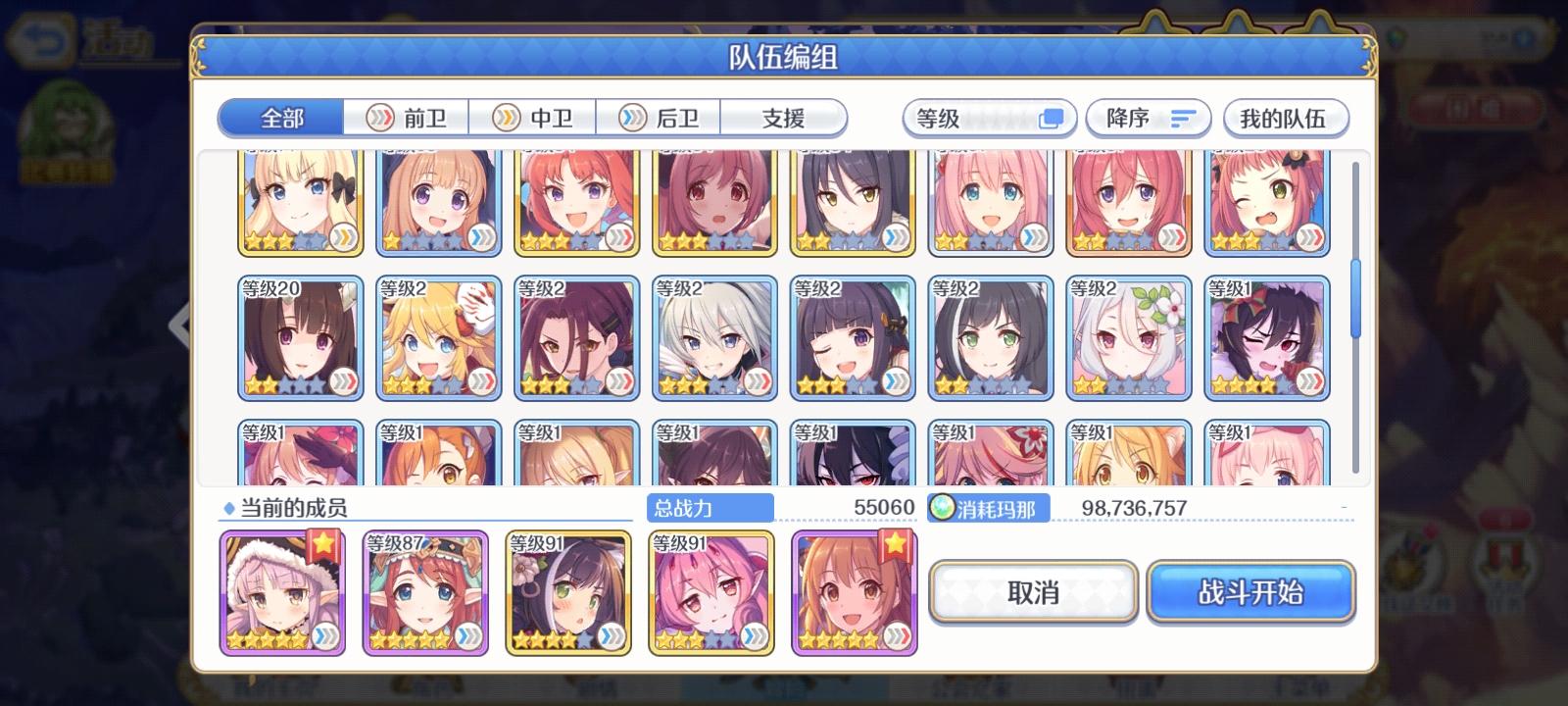Open the 等级 sort criteria selector
This screenshot has width=1568, height=706.
tap(988, 117)
